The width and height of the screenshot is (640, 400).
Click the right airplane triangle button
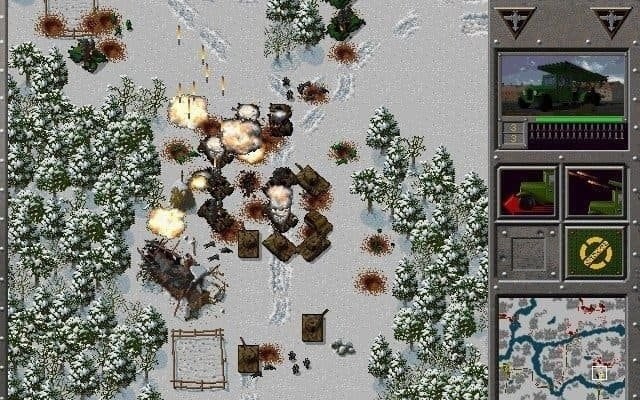click(x=609, y=20)
